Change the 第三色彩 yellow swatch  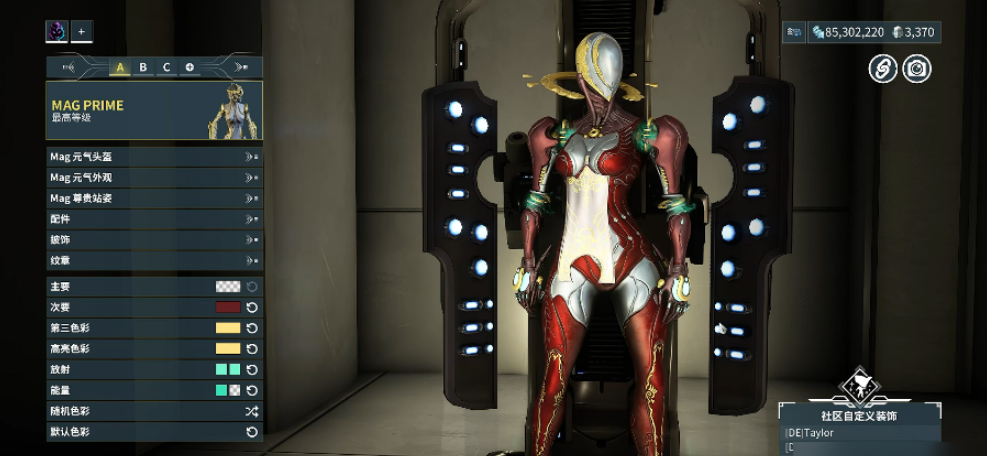coord(228,328)
